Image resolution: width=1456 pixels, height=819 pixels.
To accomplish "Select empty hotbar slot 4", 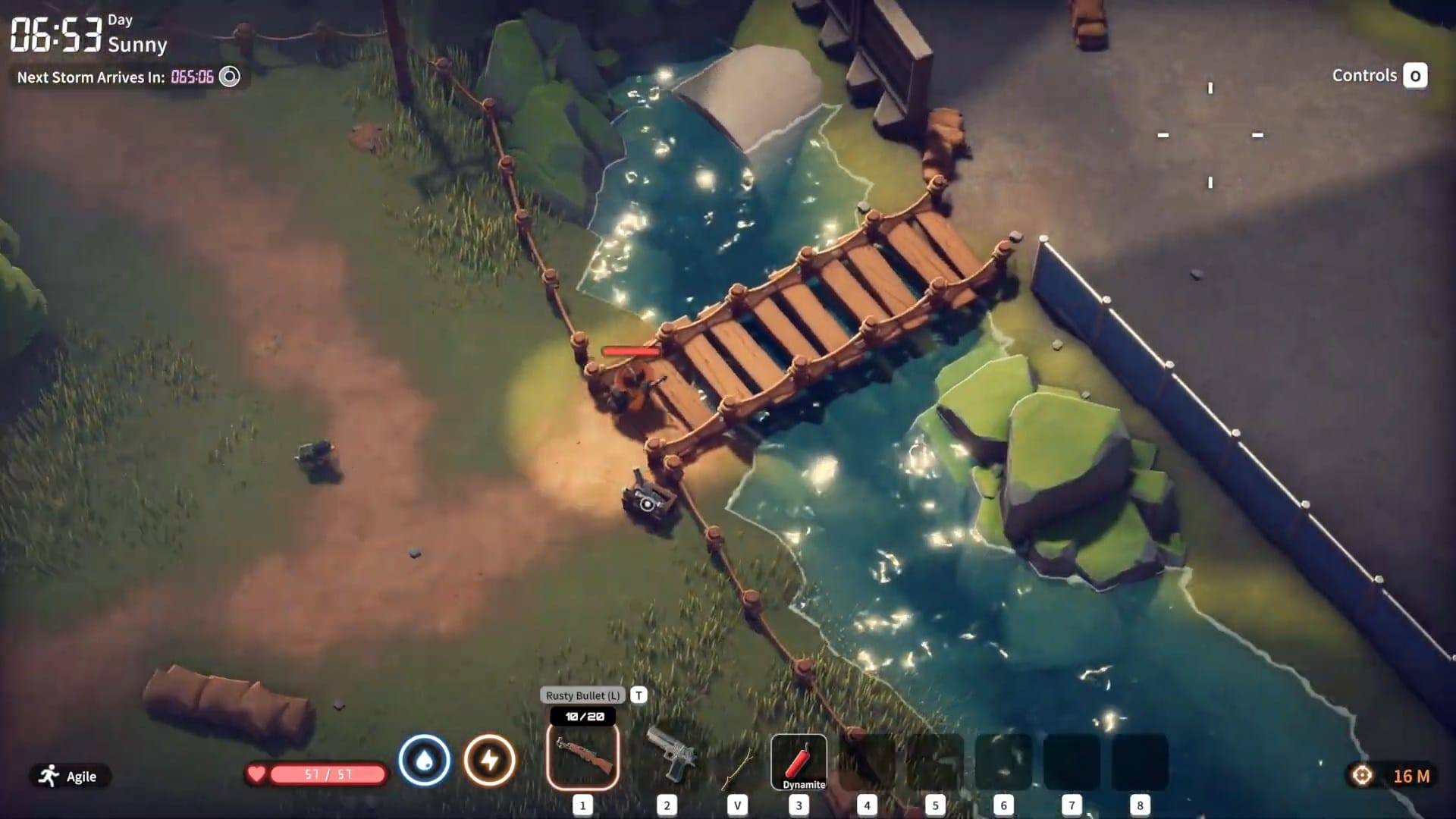I will tap(866, 758).
